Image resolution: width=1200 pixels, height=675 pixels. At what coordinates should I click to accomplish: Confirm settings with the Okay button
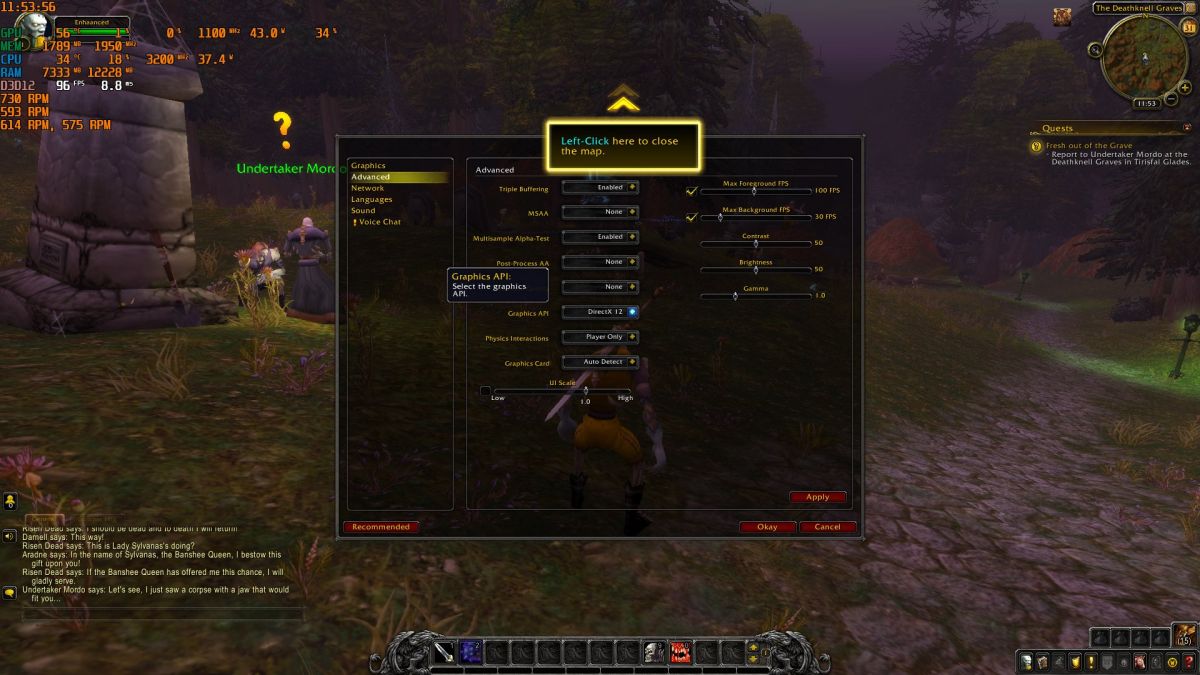tap(767, 527)
